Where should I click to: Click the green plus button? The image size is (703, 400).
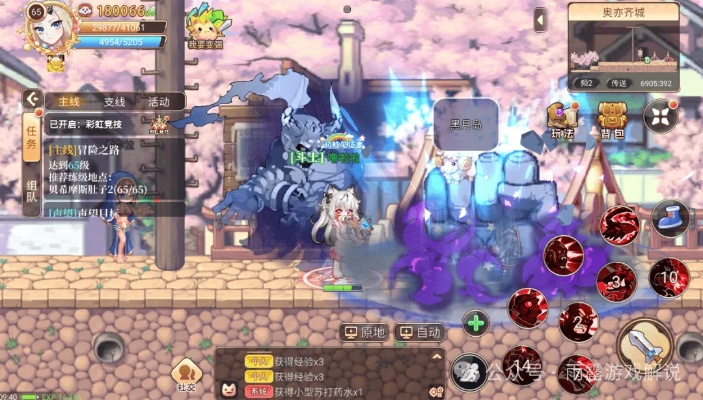476,323
